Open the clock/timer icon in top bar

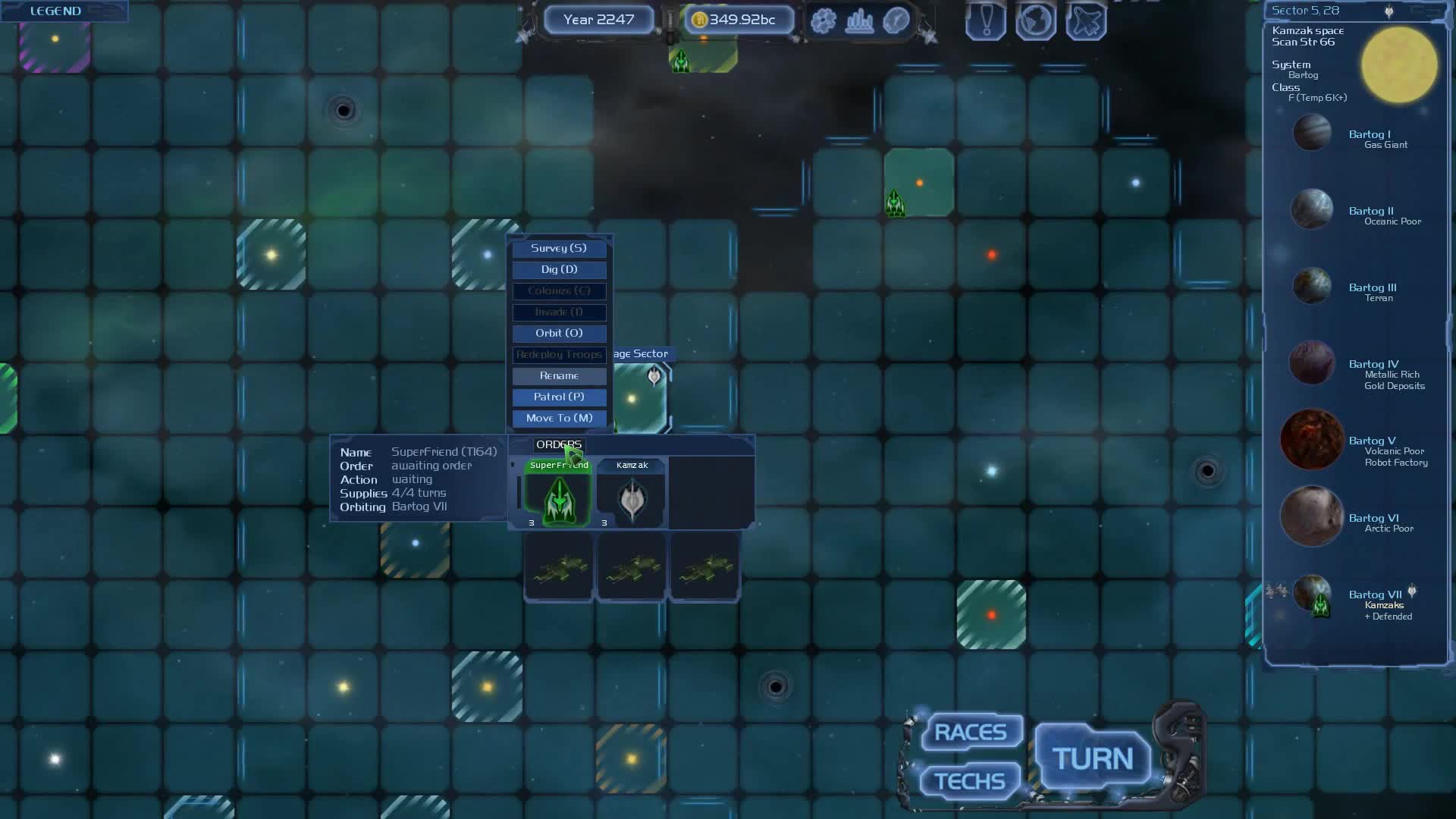tap(896, 20)
